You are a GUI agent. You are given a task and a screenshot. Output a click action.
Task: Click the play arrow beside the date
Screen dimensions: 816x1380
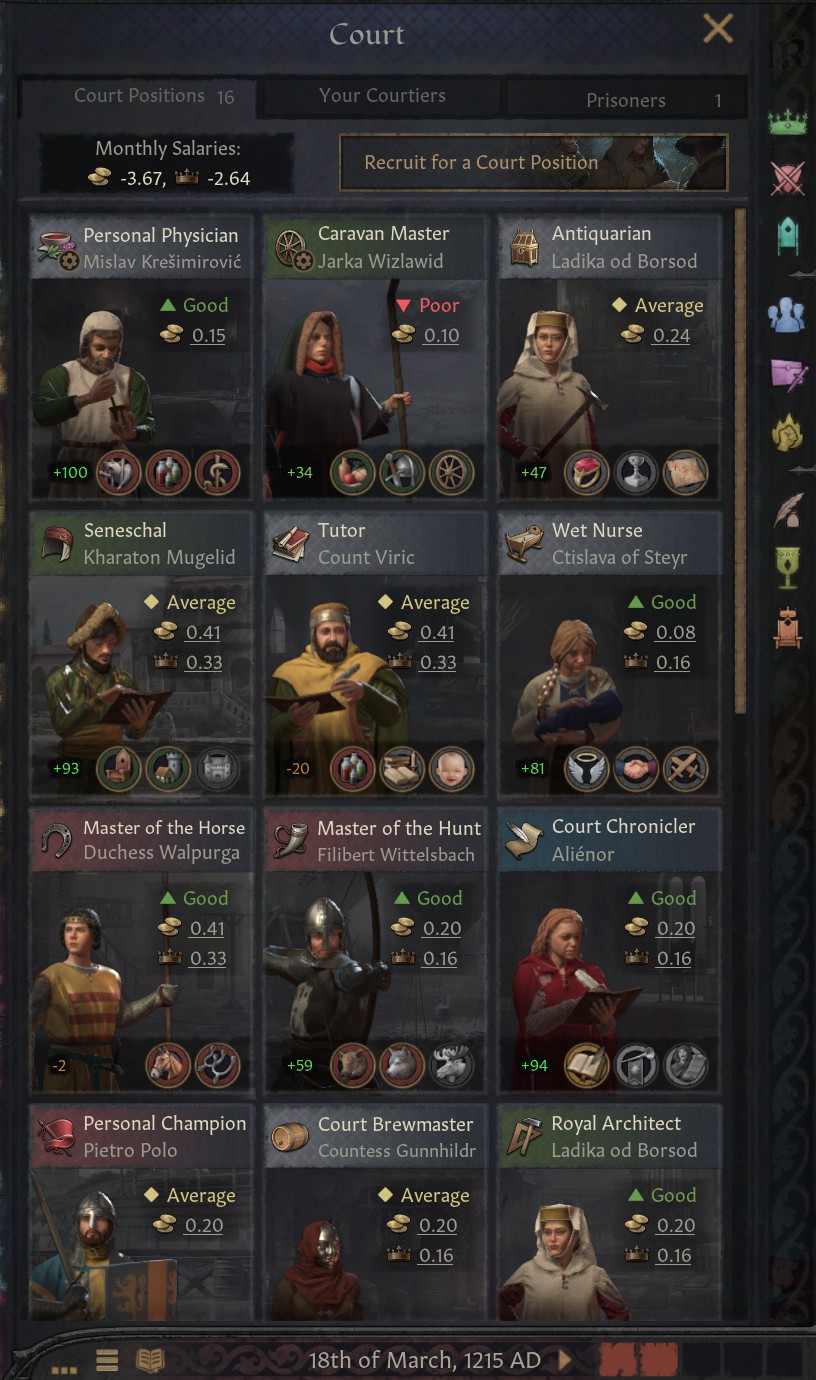tap(566, 1360)
